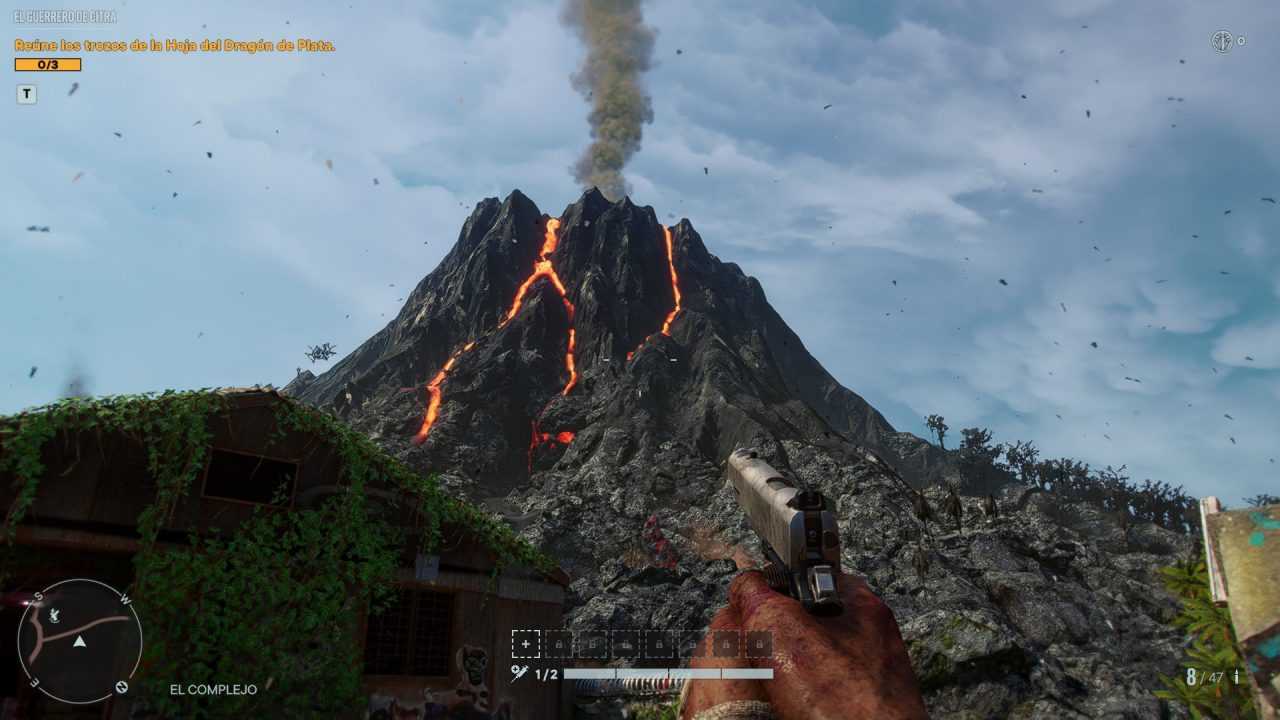
Task: Click the 1/2 syringe count indicator
Action: click(545, 673)
